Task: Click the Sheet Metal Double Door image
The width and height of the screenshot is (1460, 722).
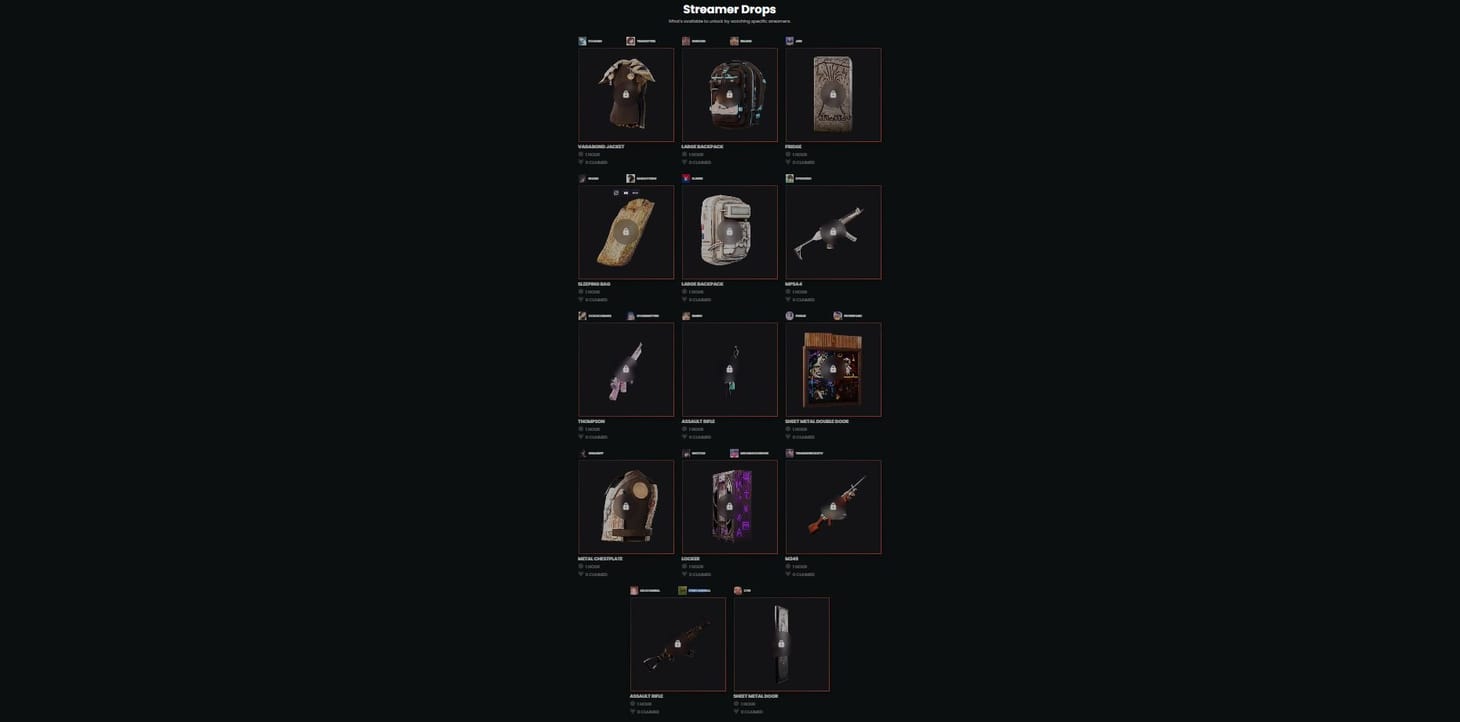Action: [834, 369]
